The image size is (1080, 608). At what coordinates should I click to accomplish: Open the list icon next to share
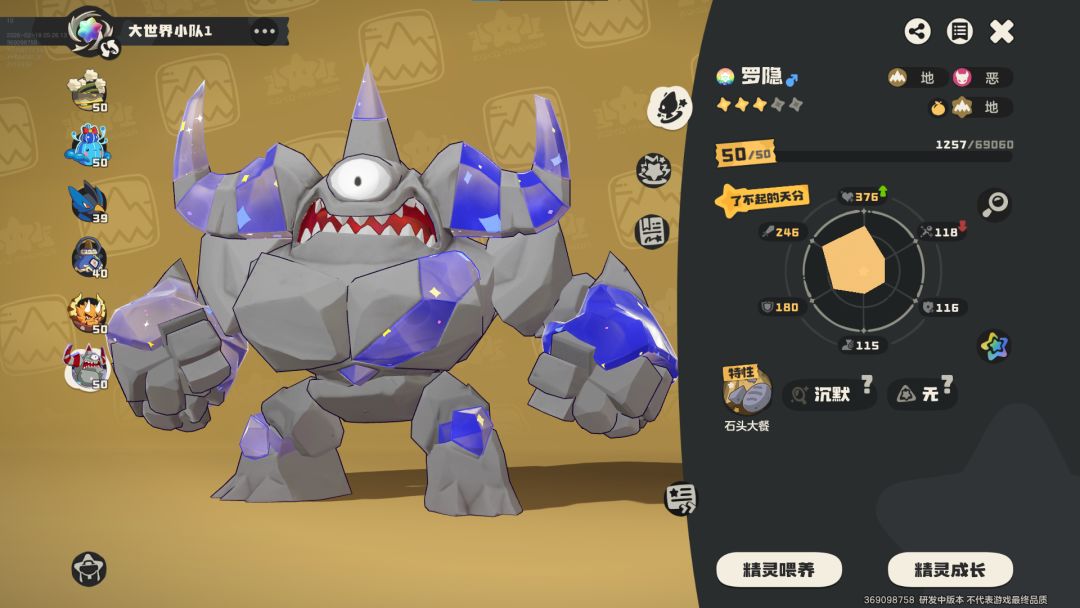click(959, 32)
